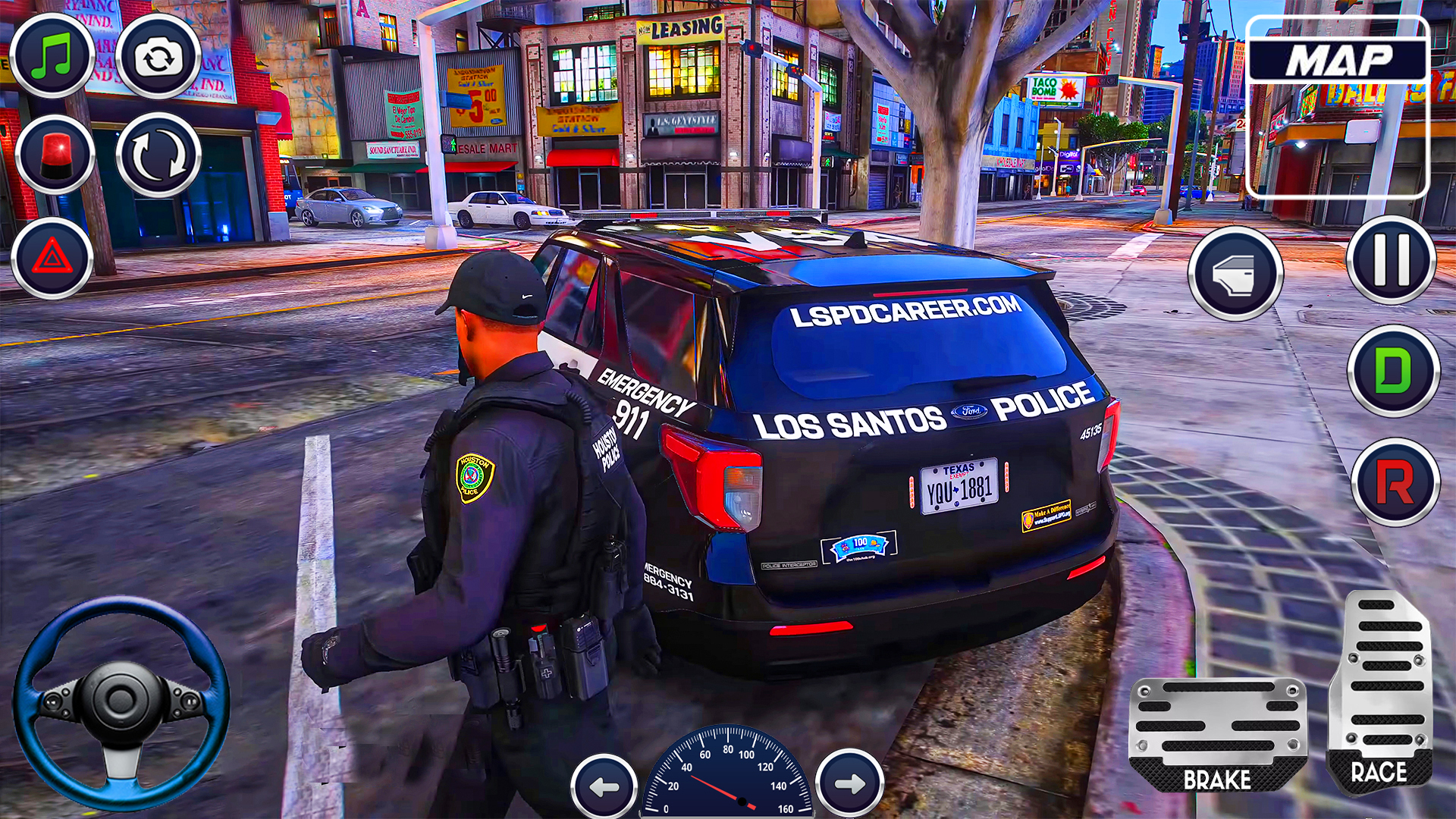
Task: Pause the game
Action: click(x=1391, y=259)
